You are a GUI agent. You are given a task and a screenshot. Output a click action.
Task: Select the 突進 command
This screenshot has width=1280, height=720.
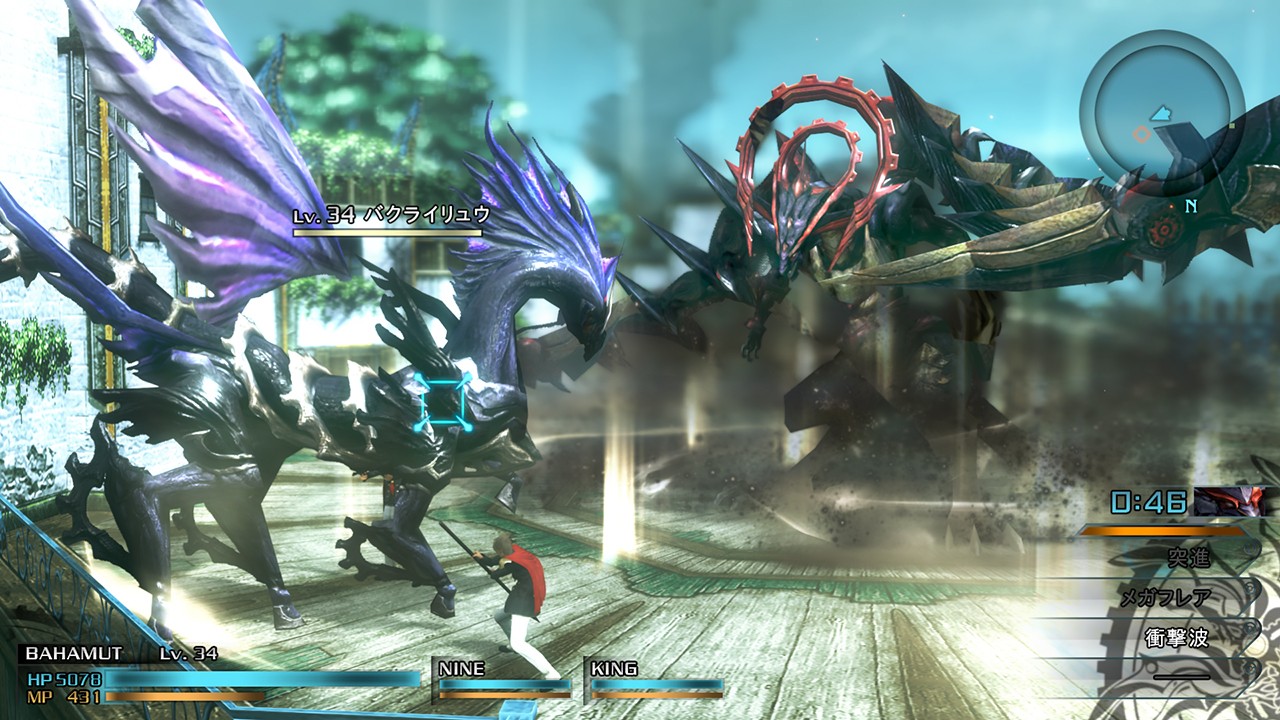click(1187, 557)
